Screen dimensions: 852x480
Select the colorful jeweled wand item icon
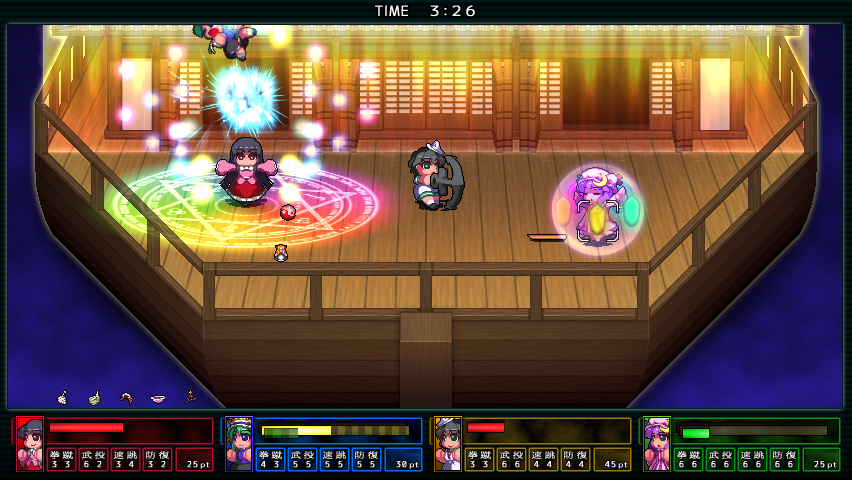pyautogui.click(x=189, y=397)
